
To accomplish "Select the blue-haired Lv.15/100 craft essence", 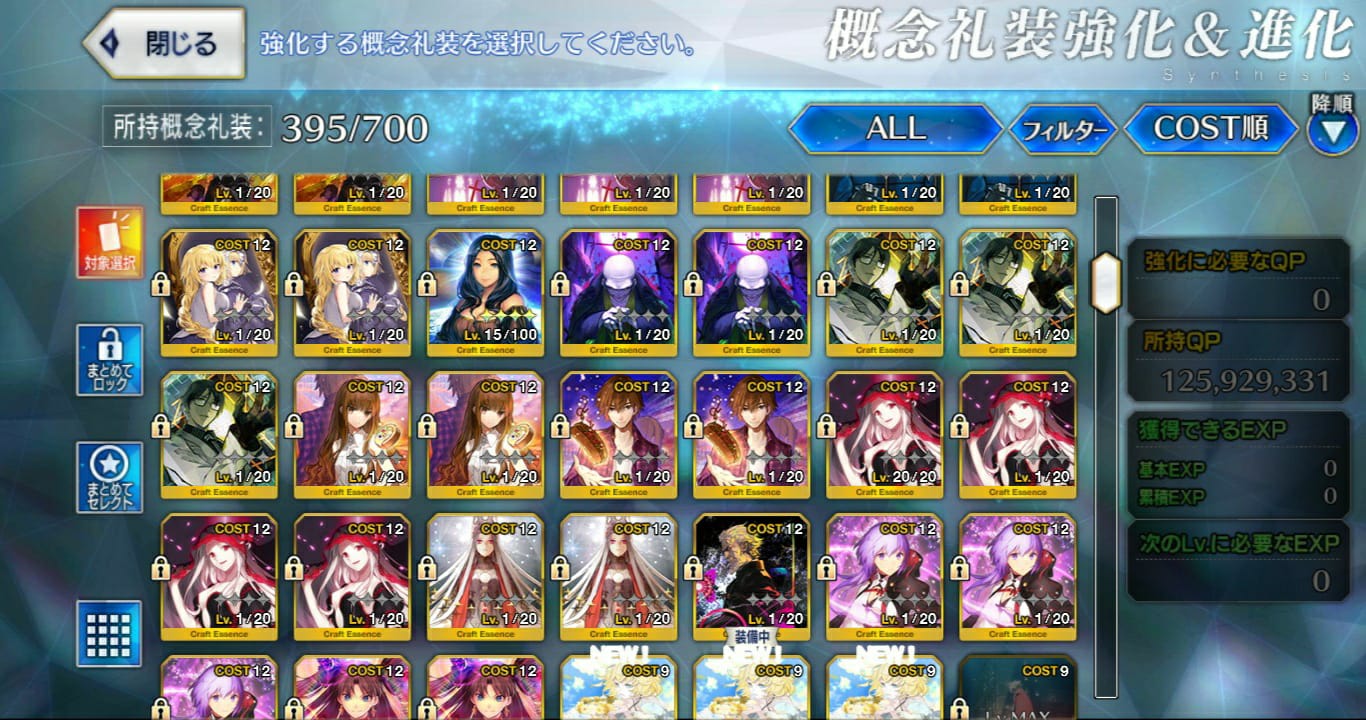I will 487,290.
